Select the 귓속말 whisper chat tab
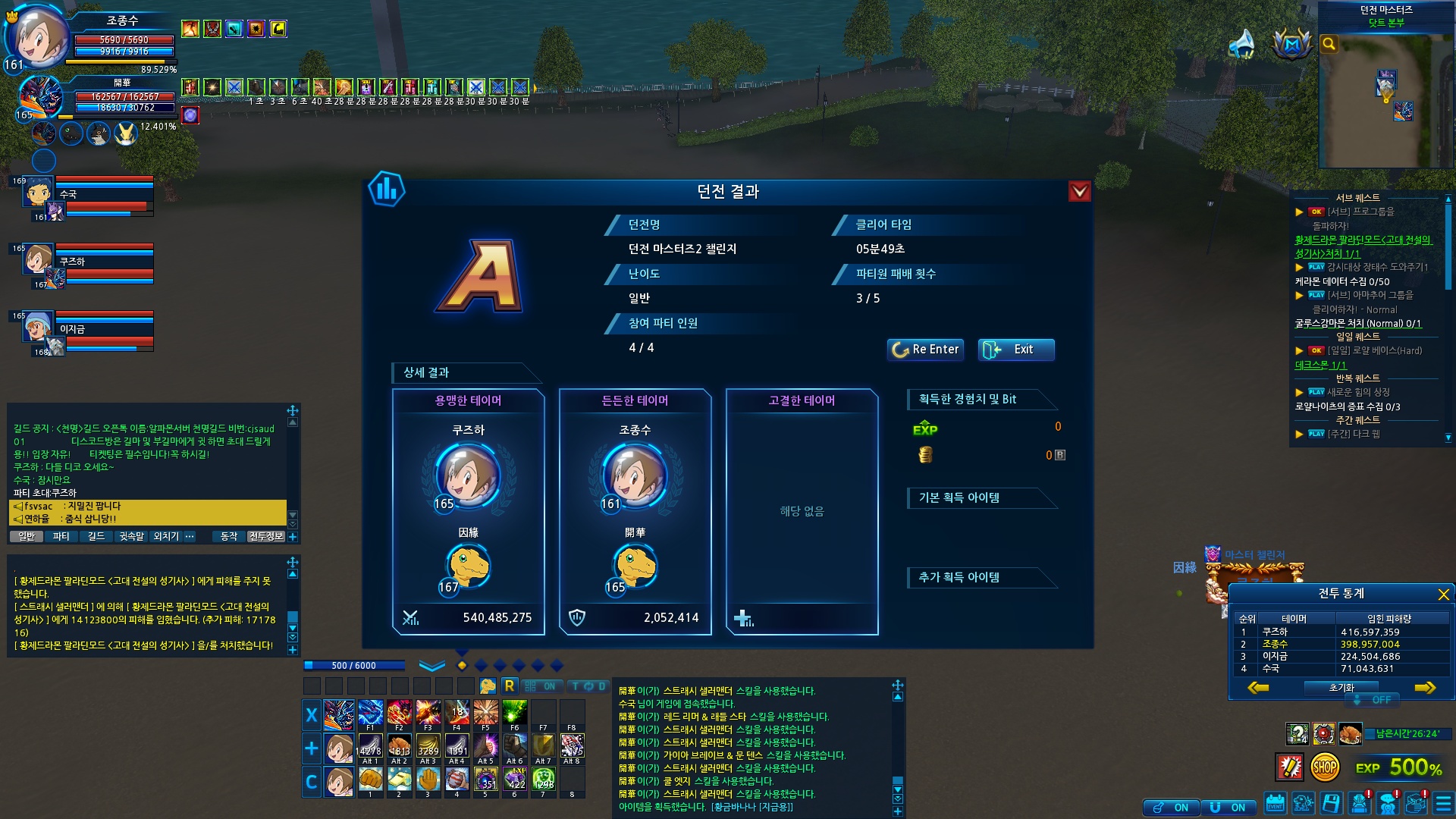The width and height of the screenshot is (1456, 819). pyautogui.click(x=131, y=537)
